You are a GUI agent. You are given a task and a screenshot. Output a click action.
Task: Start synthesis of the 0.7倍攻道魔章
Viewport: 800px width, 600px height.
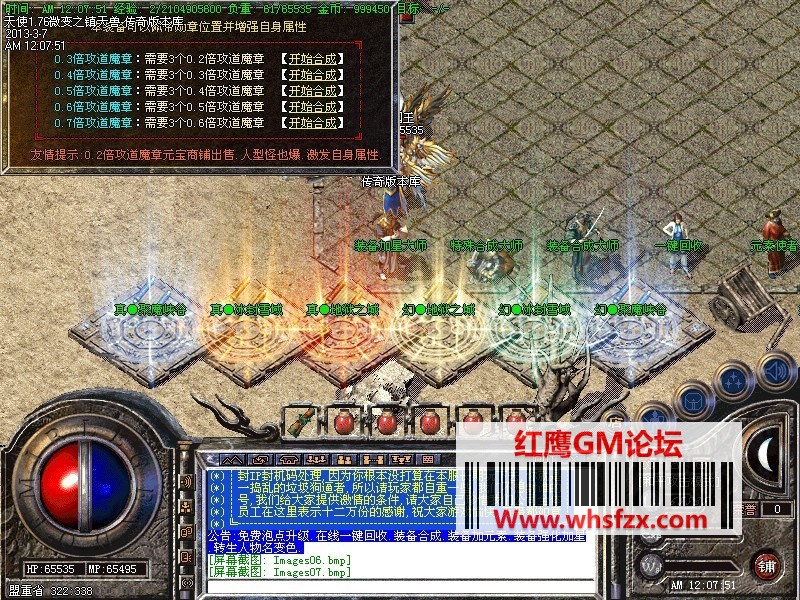pos(312,123)
